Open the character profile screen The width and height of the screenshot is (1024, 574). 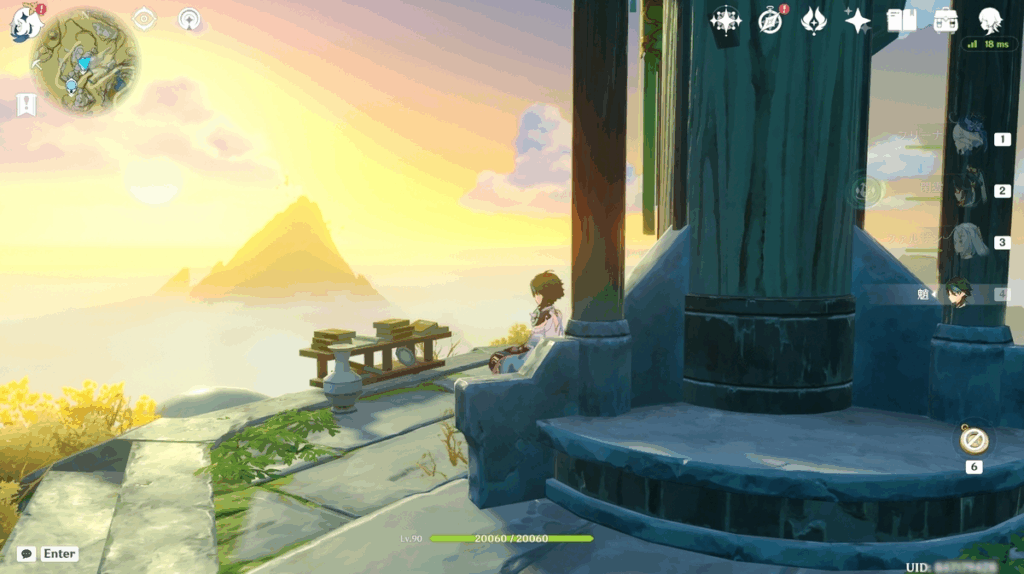tap(989, 20)
